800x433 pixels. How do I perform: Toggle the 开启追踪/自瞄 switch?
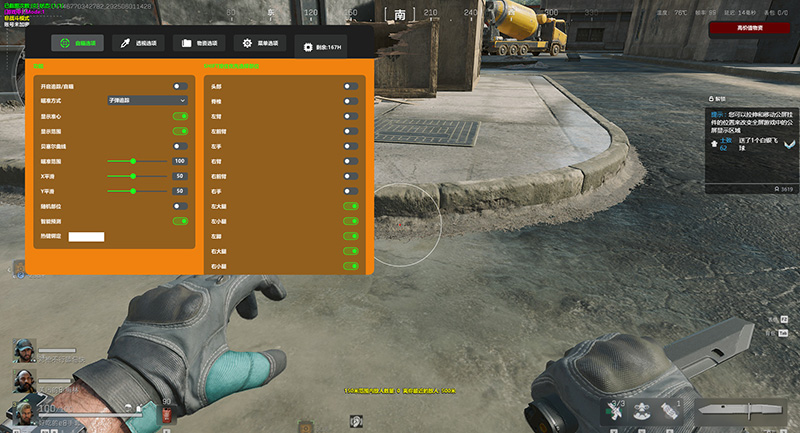180,87
